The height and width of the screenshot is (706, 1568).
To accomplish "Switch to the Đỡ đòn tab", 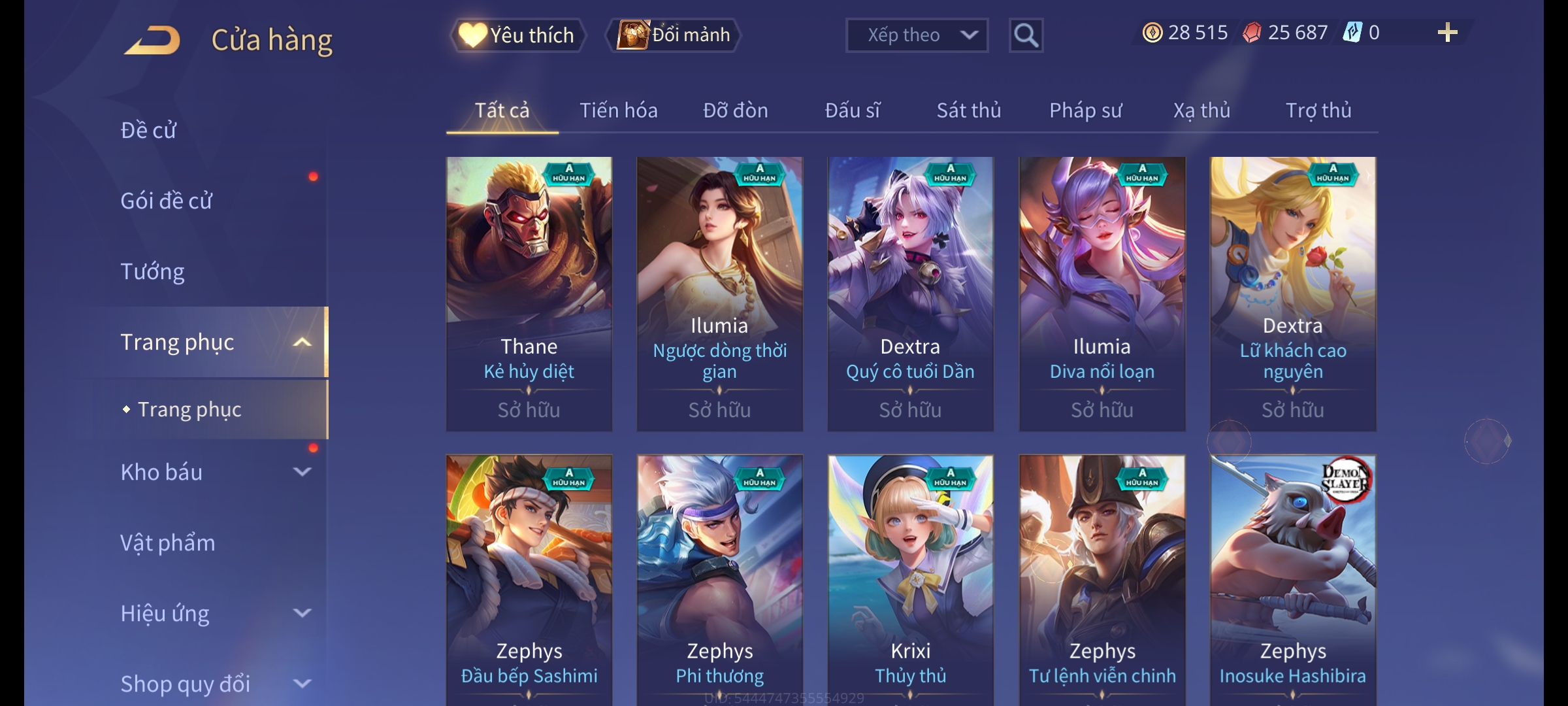I will (735, 110).
